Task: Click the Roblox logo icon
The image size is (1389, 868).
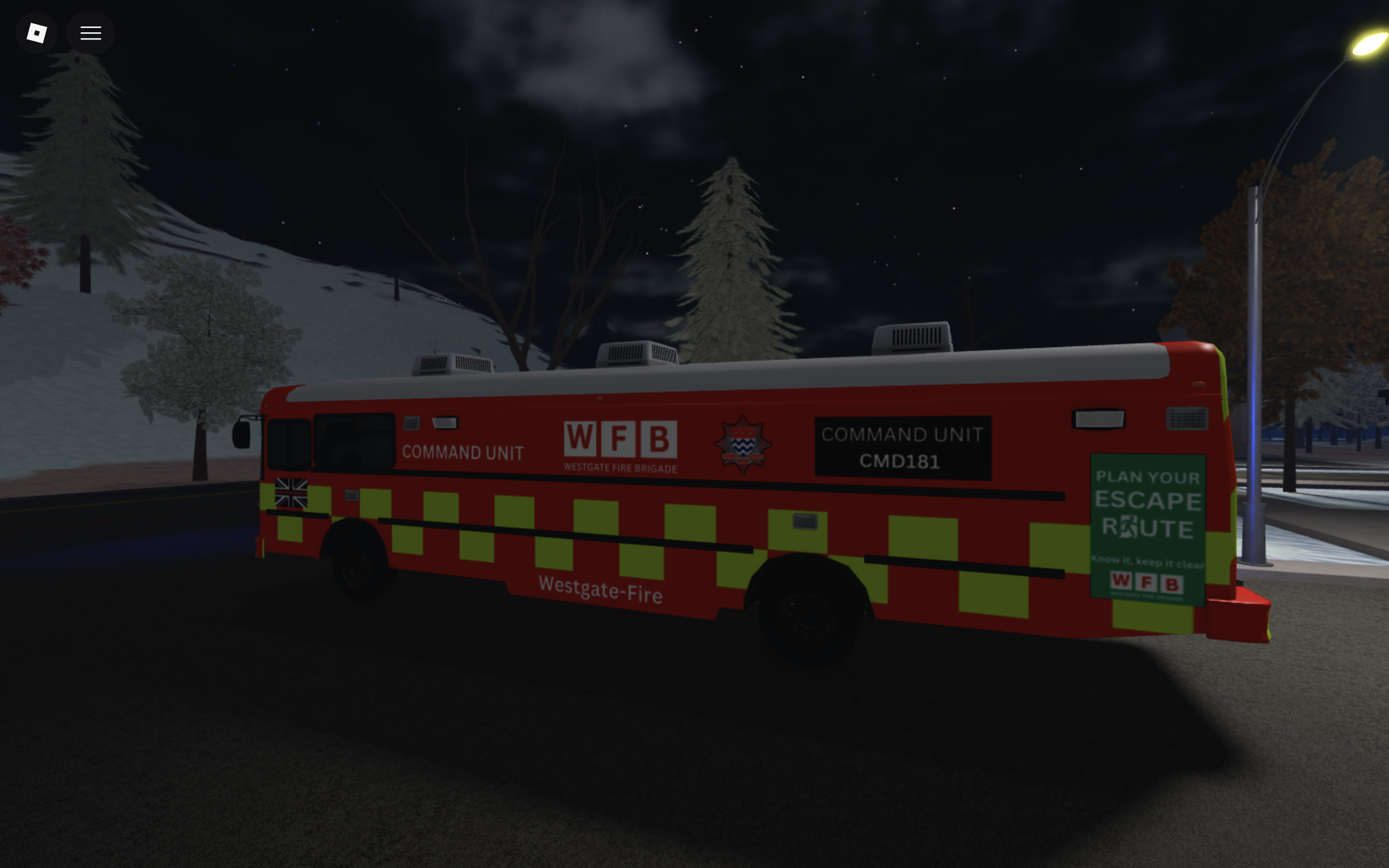Action: pos(36,33)
